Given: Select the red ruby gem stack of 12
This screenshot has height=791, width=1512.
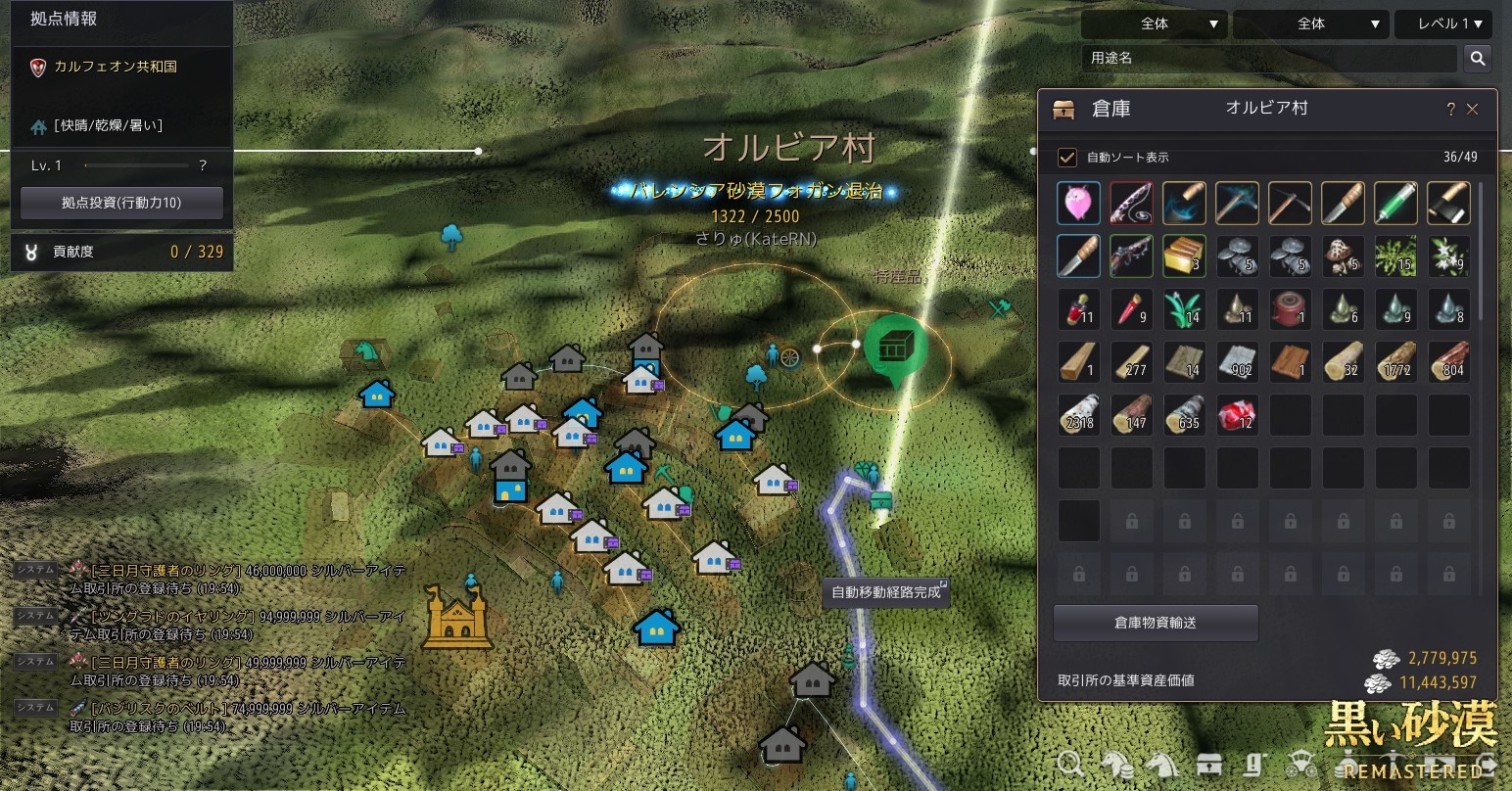Looking at the screenshot, I should click(x=1237, y=415).
